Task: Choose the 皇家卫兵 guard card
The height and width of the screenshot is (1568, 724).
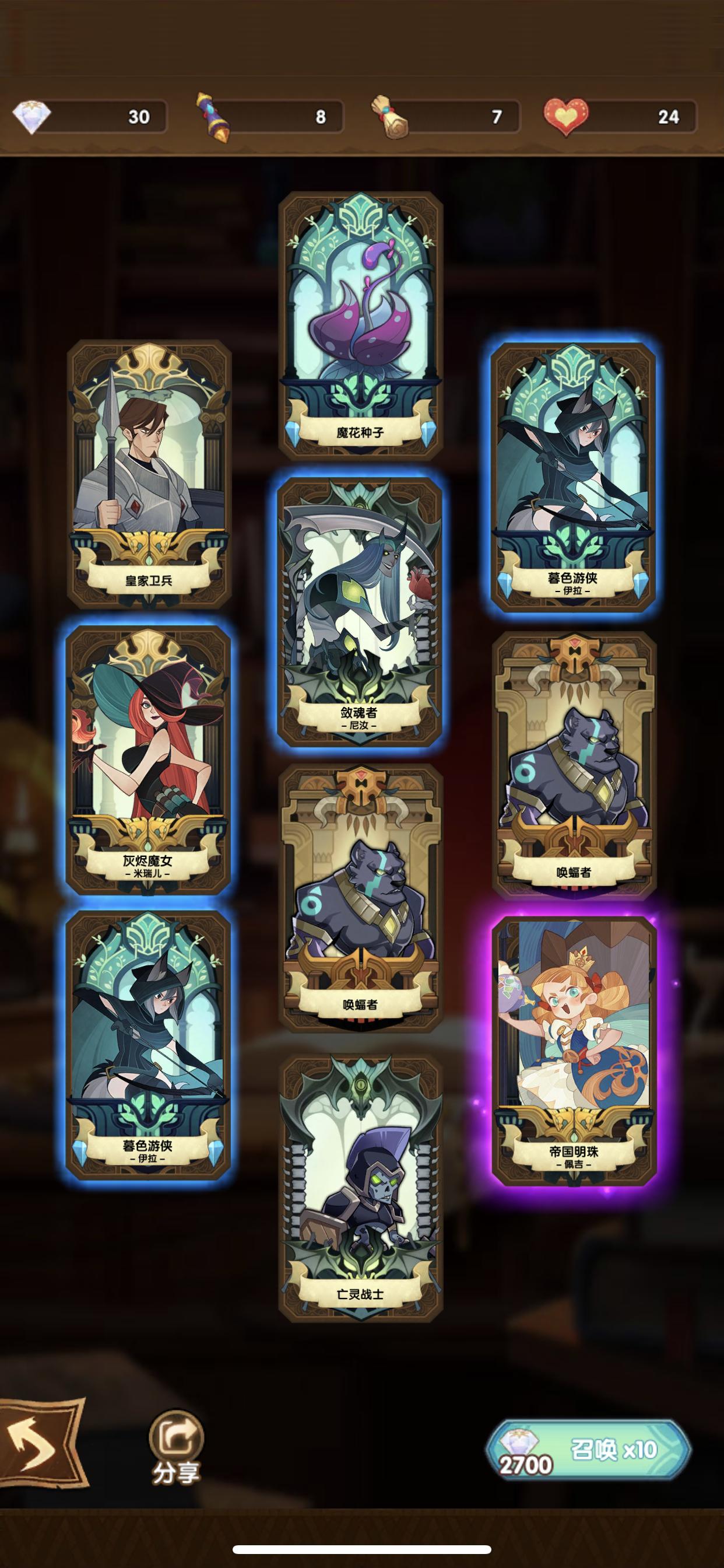Action: coord(149,474)
